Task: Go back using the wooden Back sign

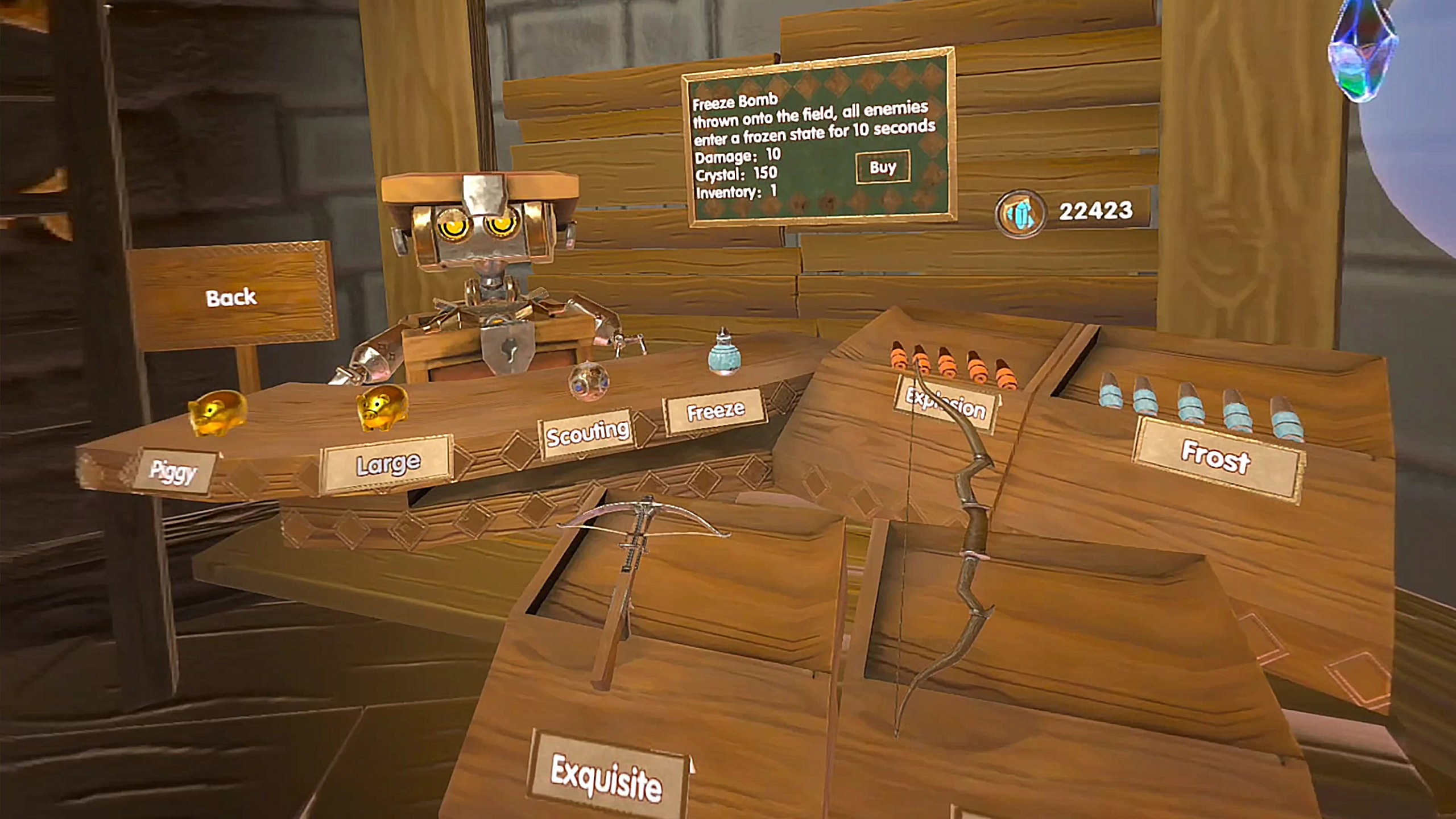Action: point(231,297)
